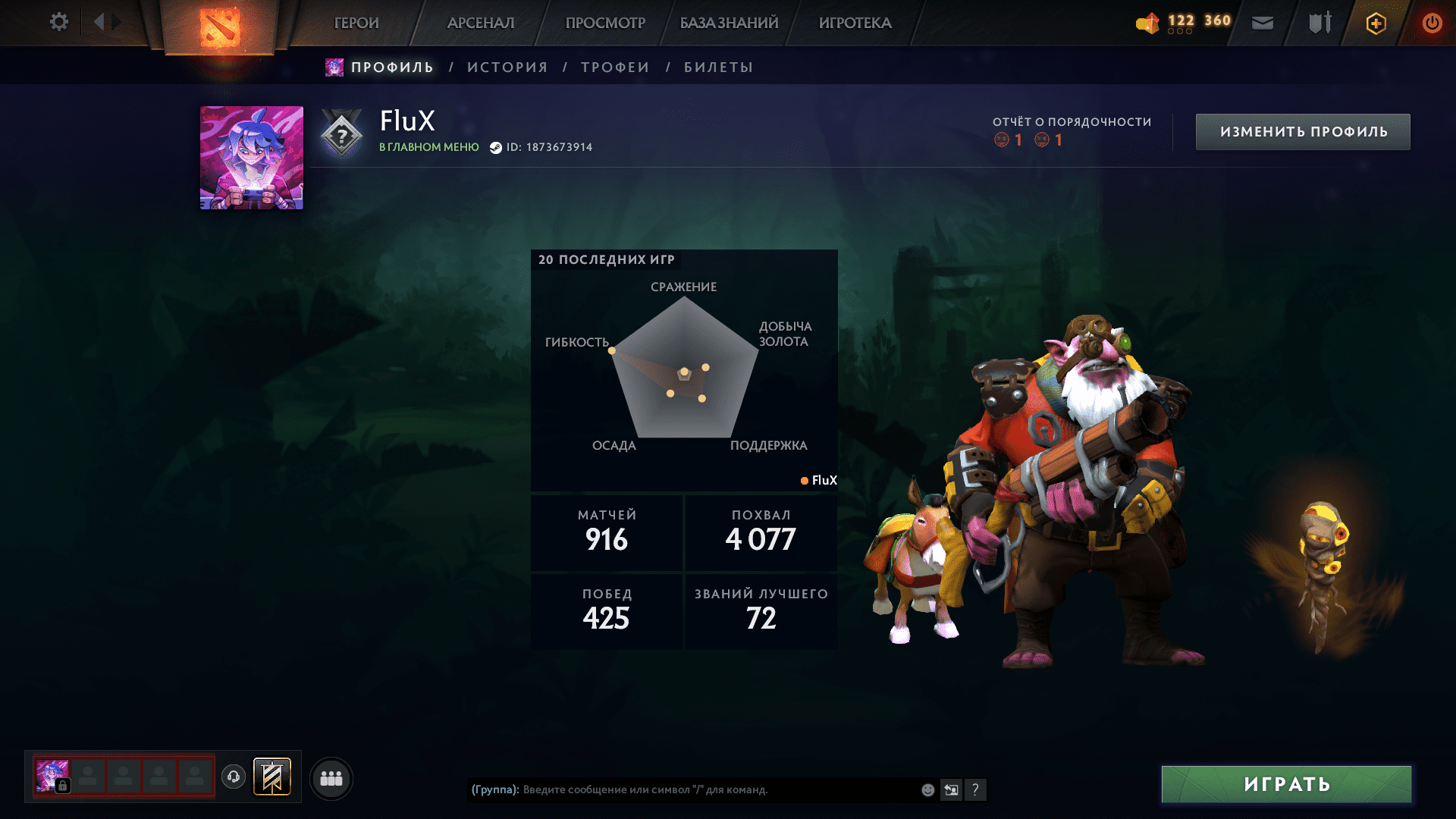
Task: Toggle the party lock on your avatar slot
Action: pyautogui.click(x=62, y=787)
